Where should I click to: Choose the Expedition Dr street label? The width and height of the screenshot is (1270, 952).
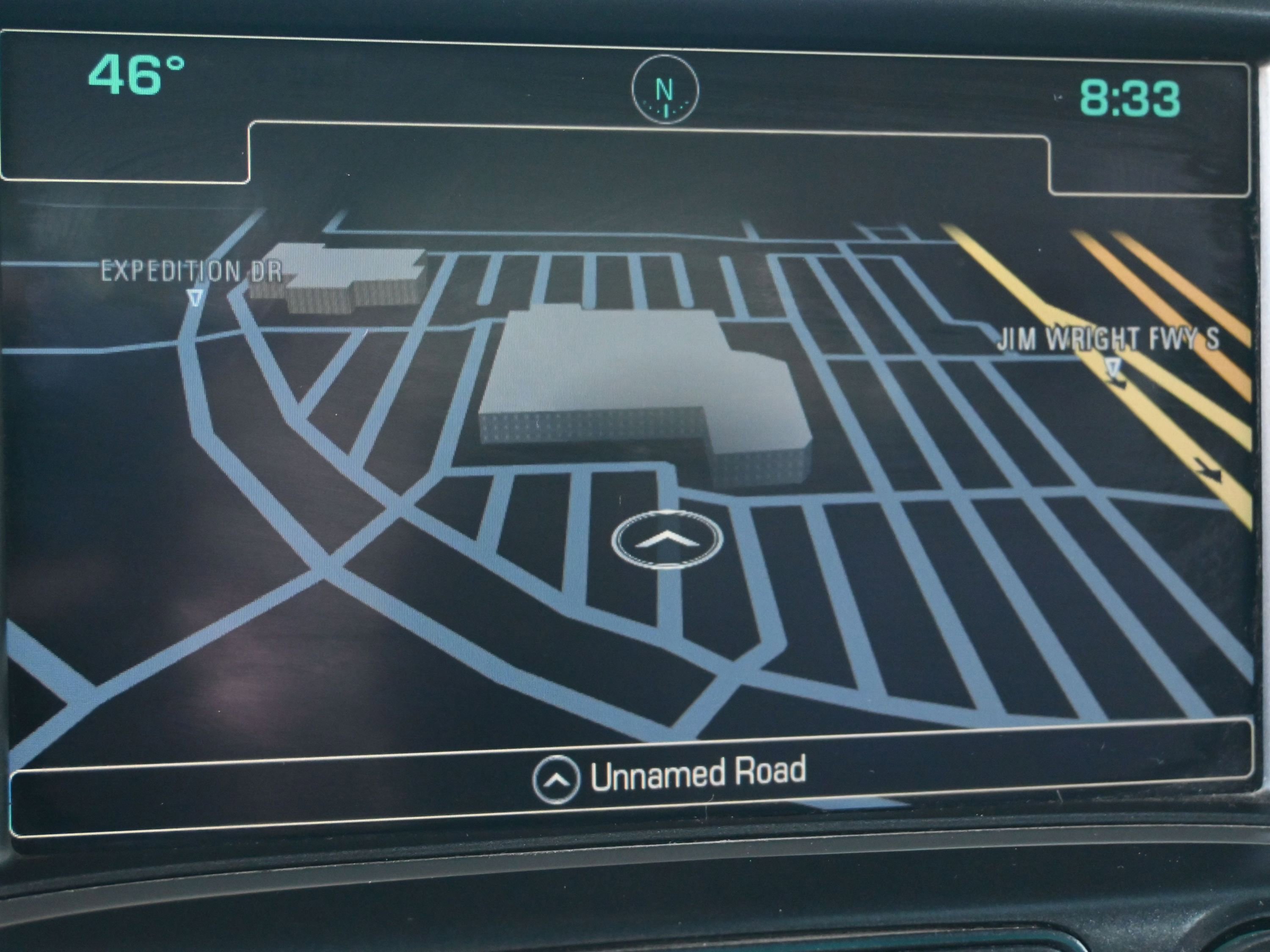pos(191,271)
